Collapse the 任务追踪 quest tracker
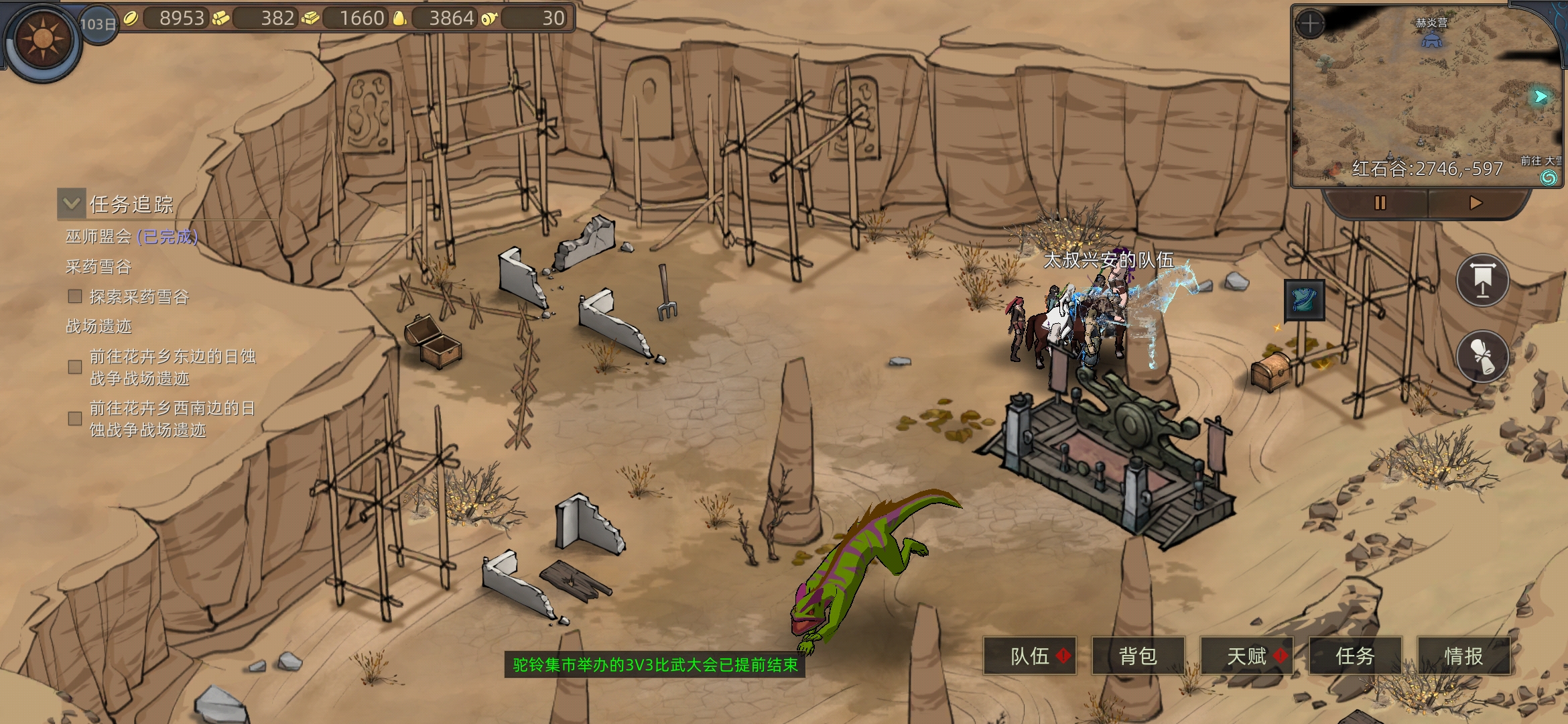This screenshot has height=724, width=1568. [x=72, y=203]
